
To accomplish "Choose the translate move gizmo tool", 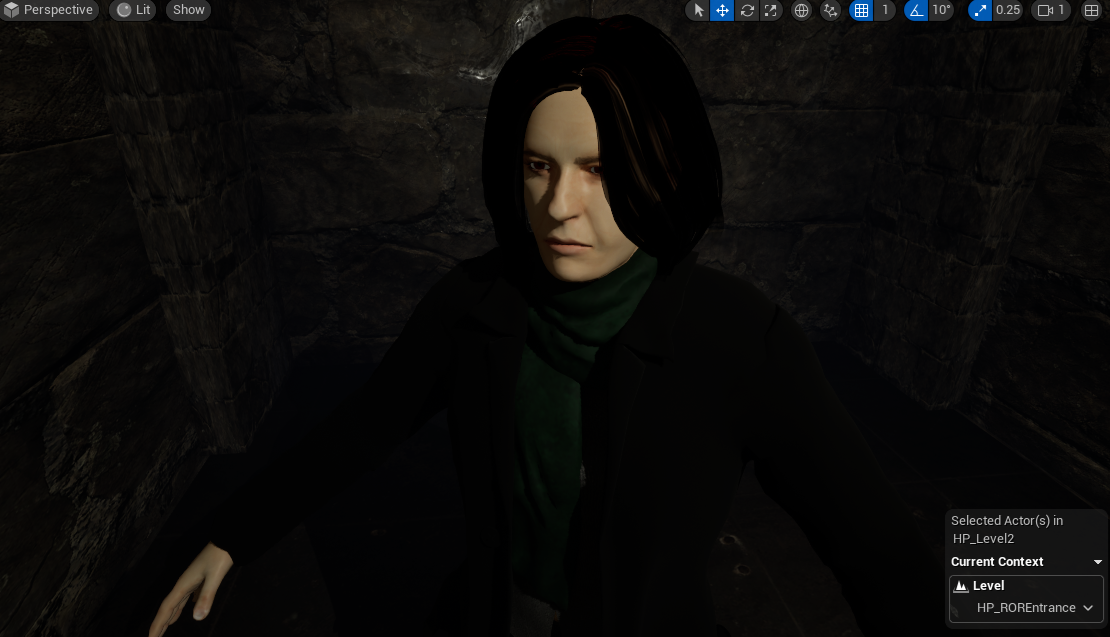I will point(722,10).
